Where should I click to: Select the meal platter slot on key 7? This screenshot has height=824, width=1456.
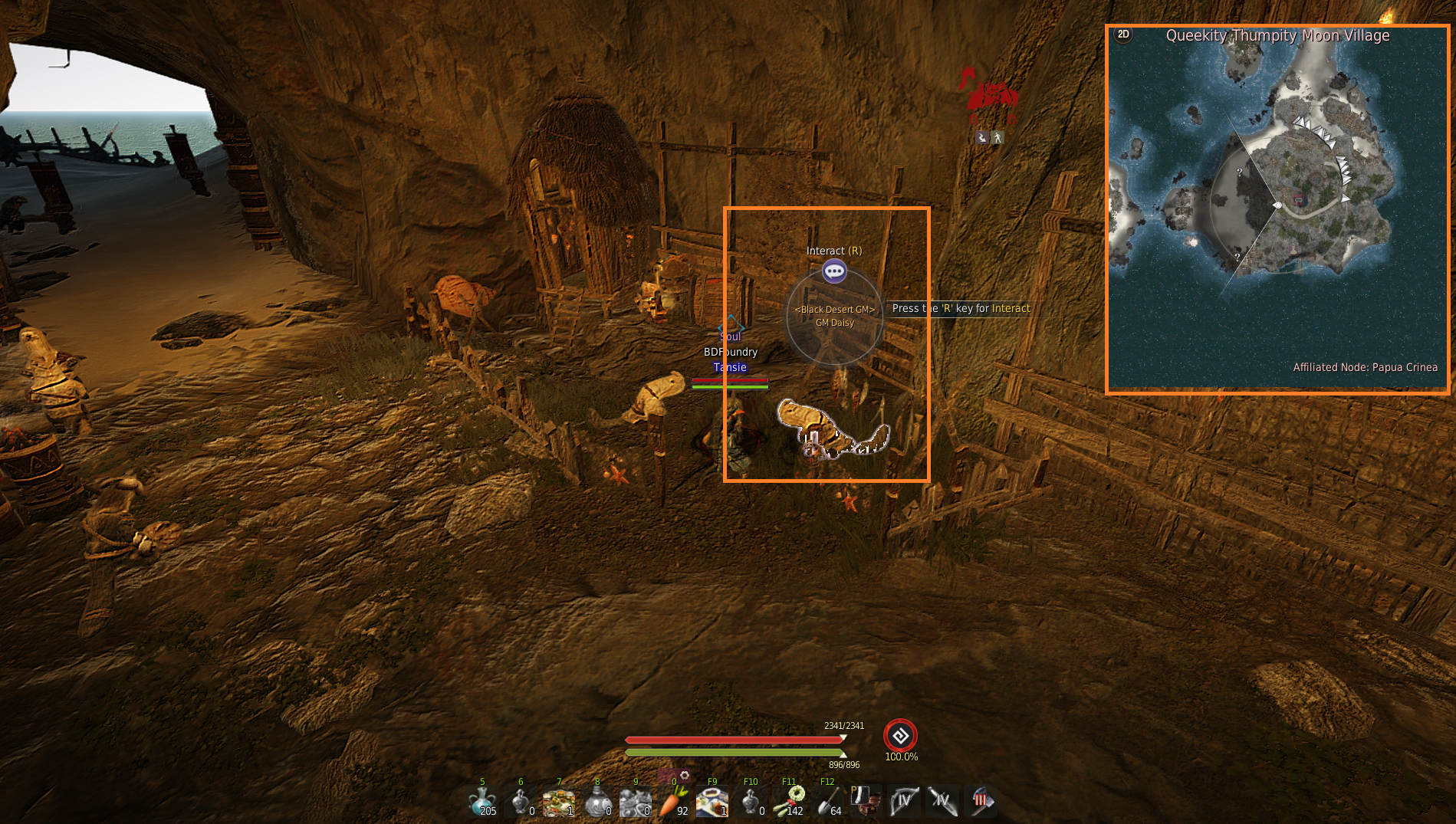pyautogui.click(x=559, y=802)
